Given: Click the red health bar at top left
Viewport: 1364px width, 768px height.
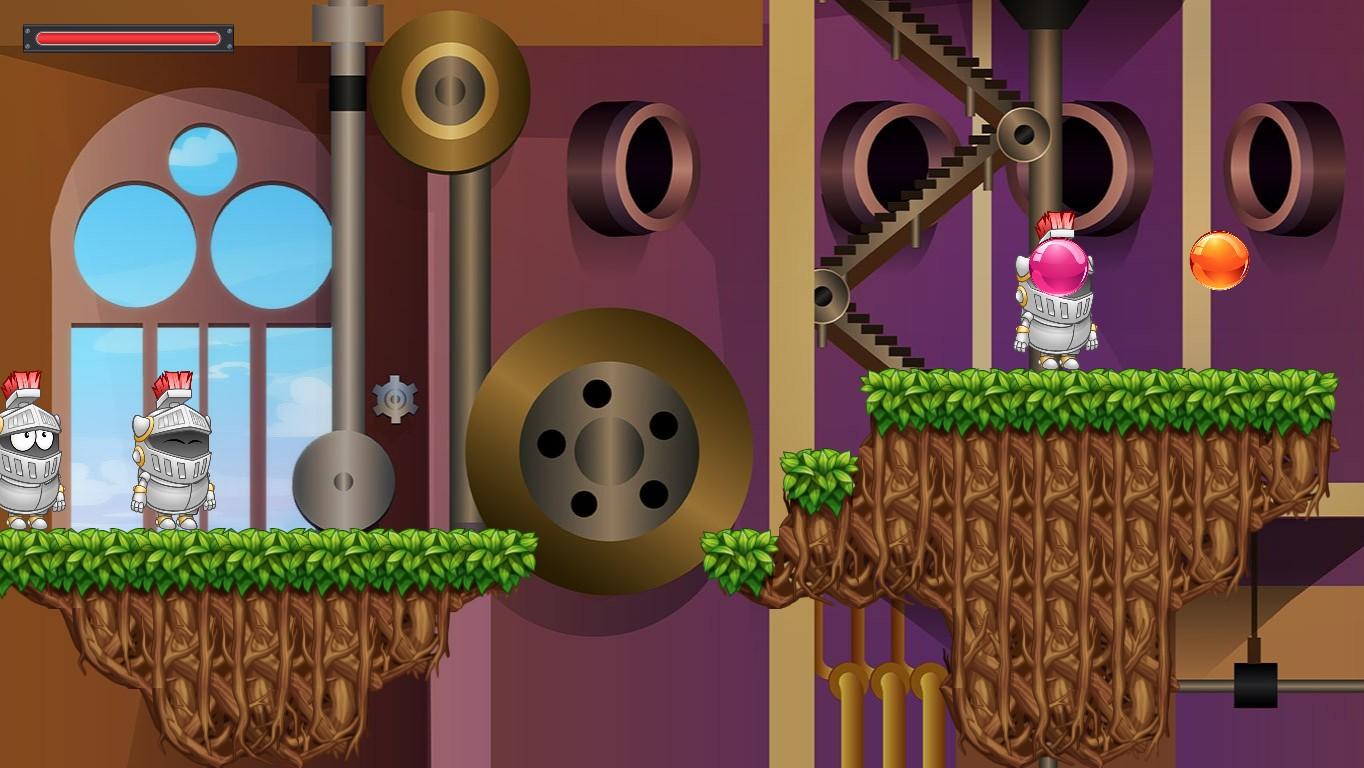Looking at the screenshot, I should pyautogui.click(x=127, y=35).
